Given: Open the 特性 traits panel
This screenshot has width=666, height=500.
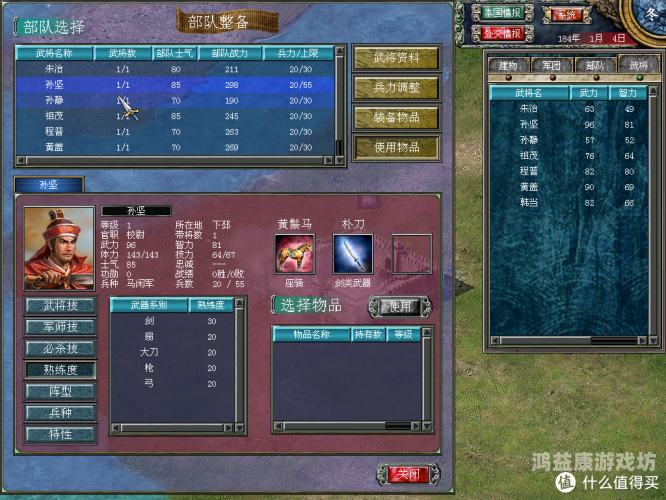Looking at the screenshot, I should 60,434.
